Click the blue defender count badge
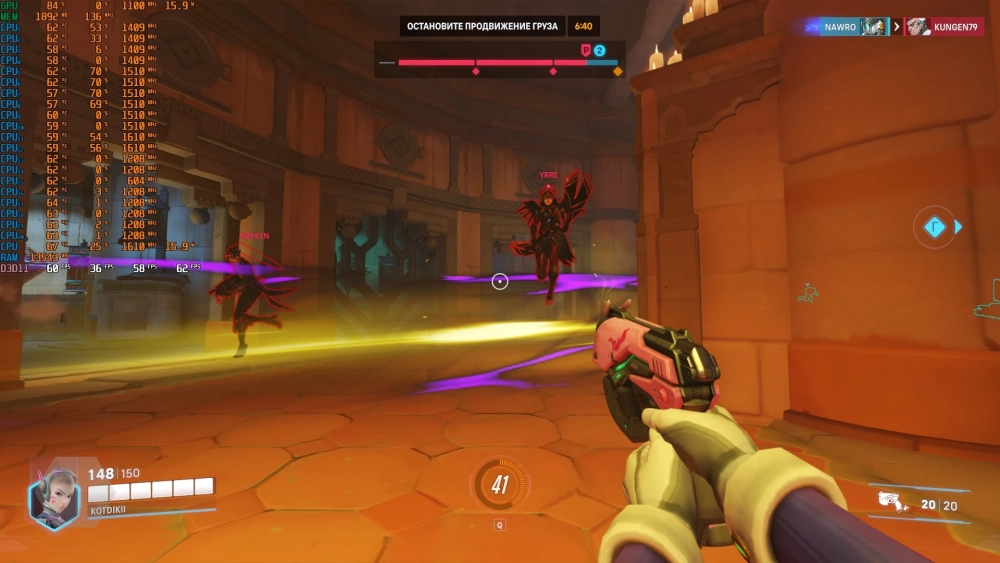Image resolution: width=1000 pixels, height=563 pixels. (x=600, y=50)
